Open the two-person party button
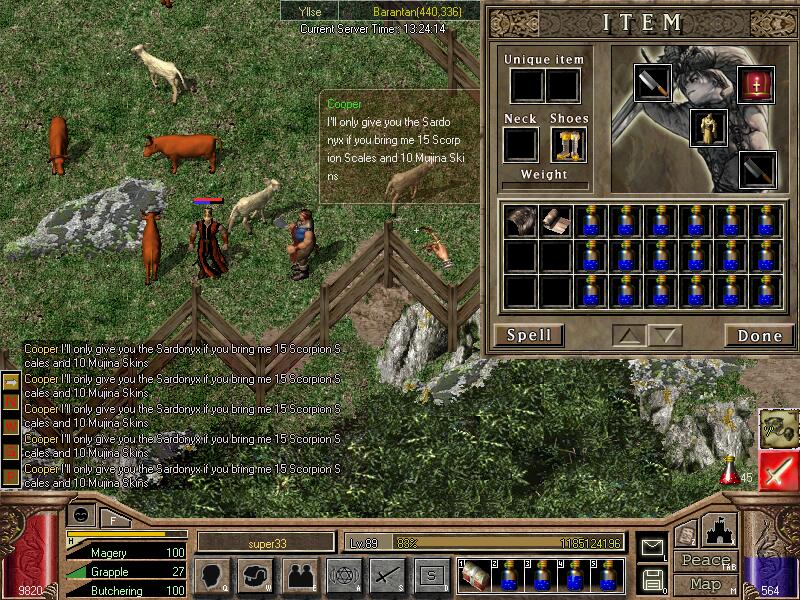 (x=299, y=576)
